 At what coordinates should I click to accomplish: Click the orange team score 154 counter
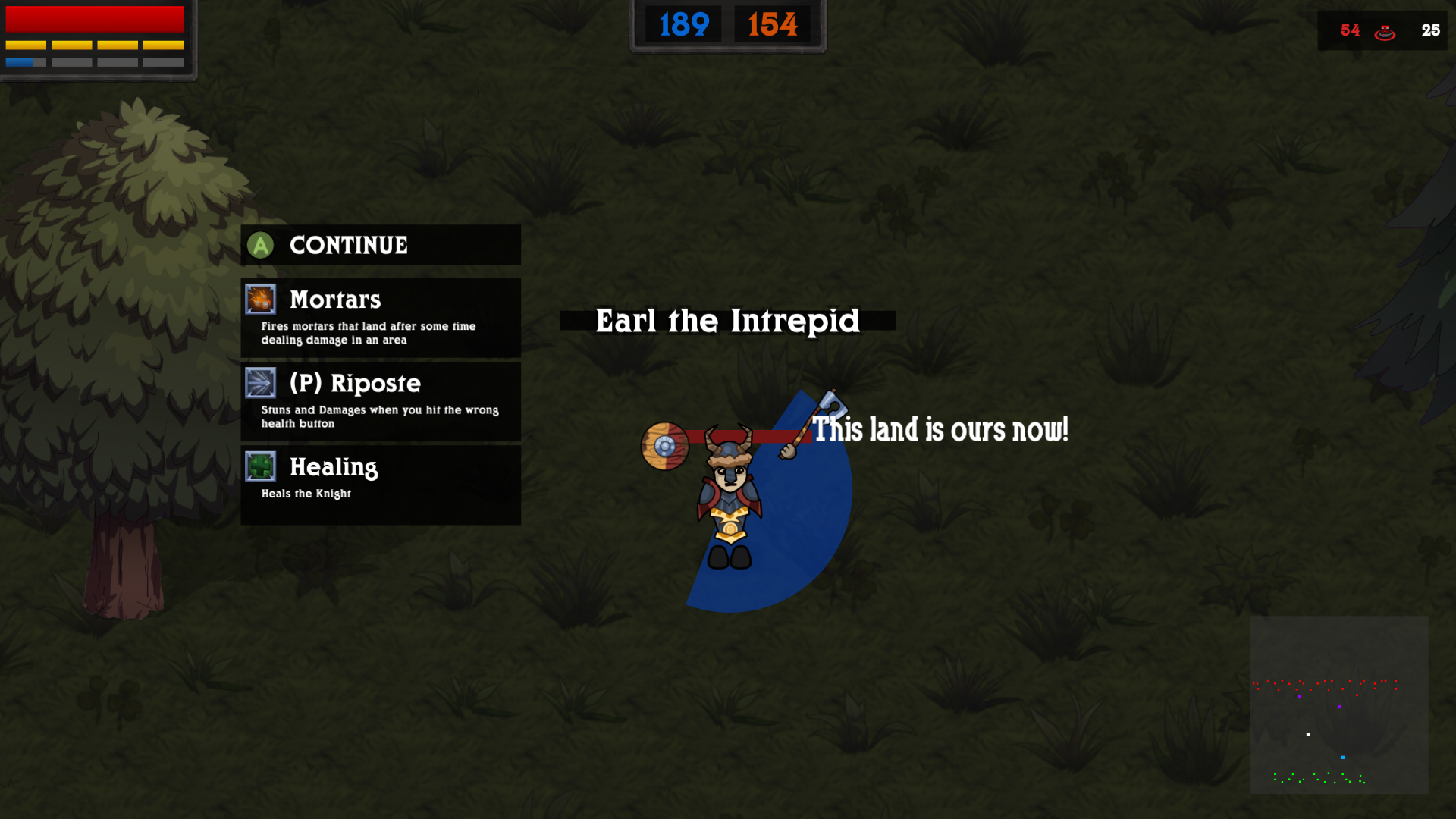click(771, 24)
